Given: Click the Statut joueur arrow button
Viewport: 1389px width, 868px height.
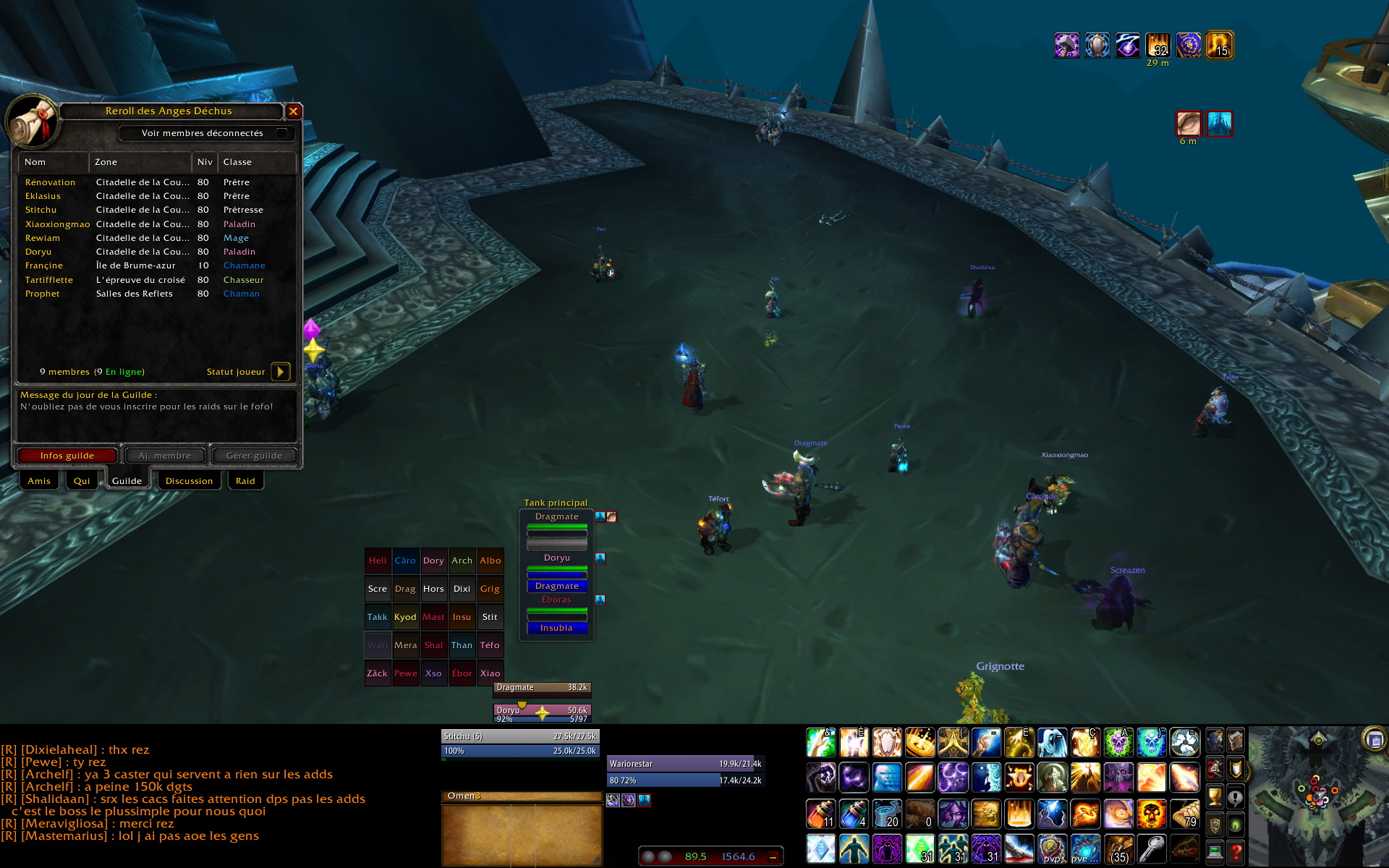Looking at the screenshot, I should point(280,372).
